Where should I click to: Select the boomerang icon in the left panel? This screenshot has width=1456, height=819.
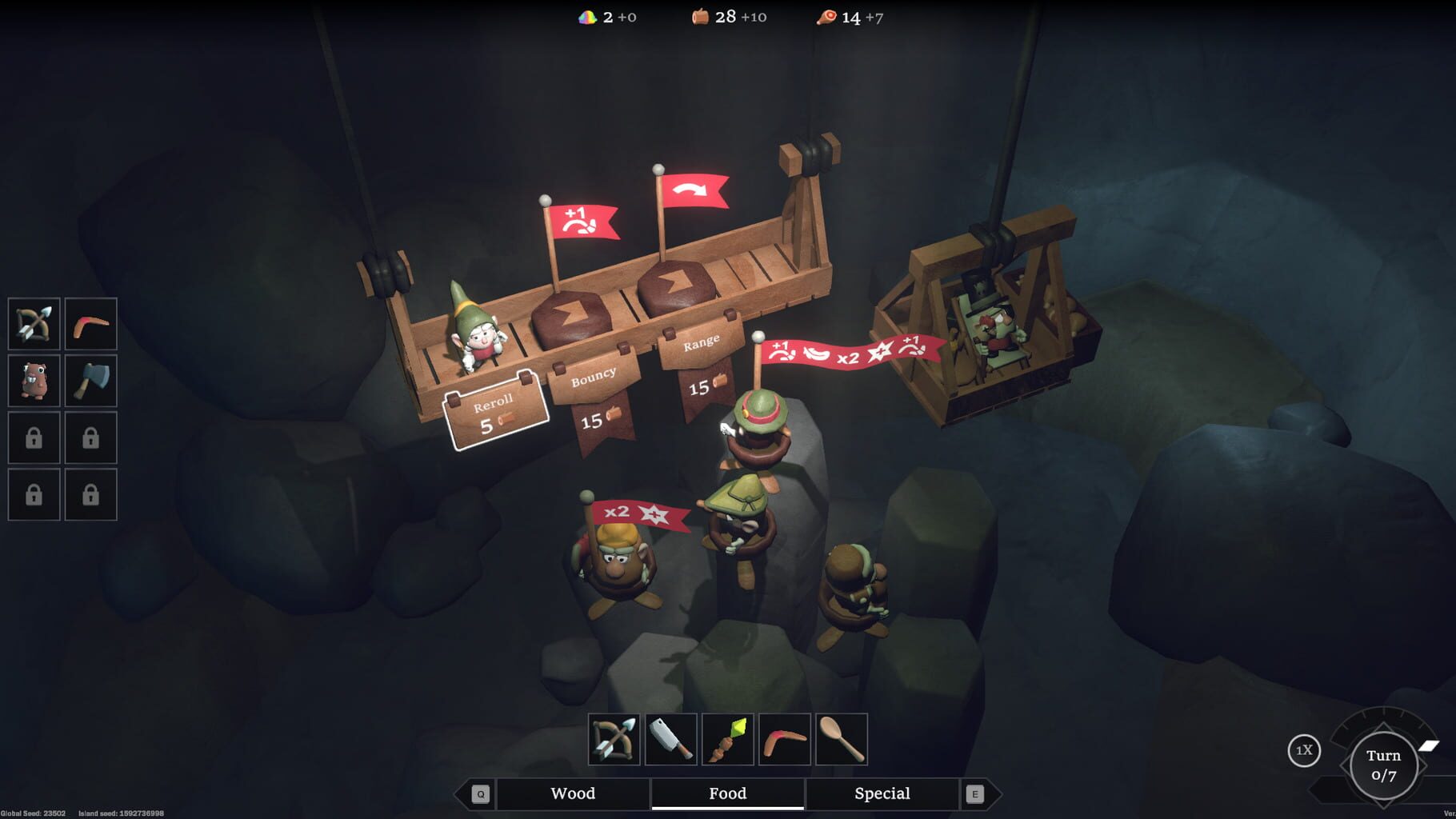(90, 323)
